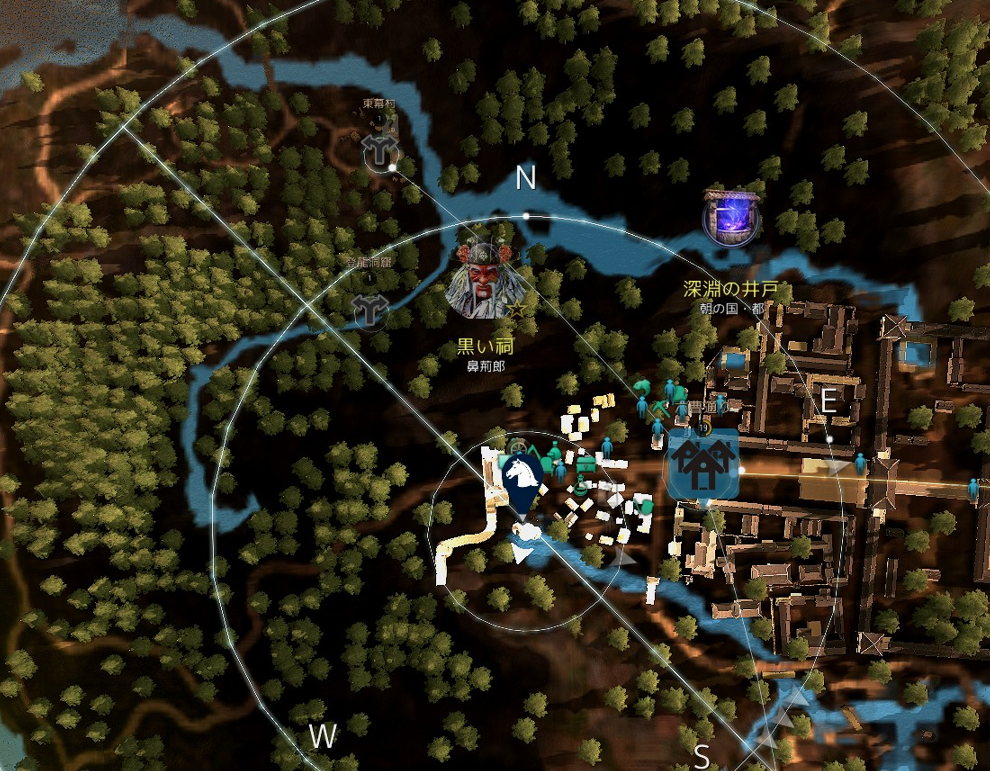Choose the 東幕村 node icon

point(380,151)
